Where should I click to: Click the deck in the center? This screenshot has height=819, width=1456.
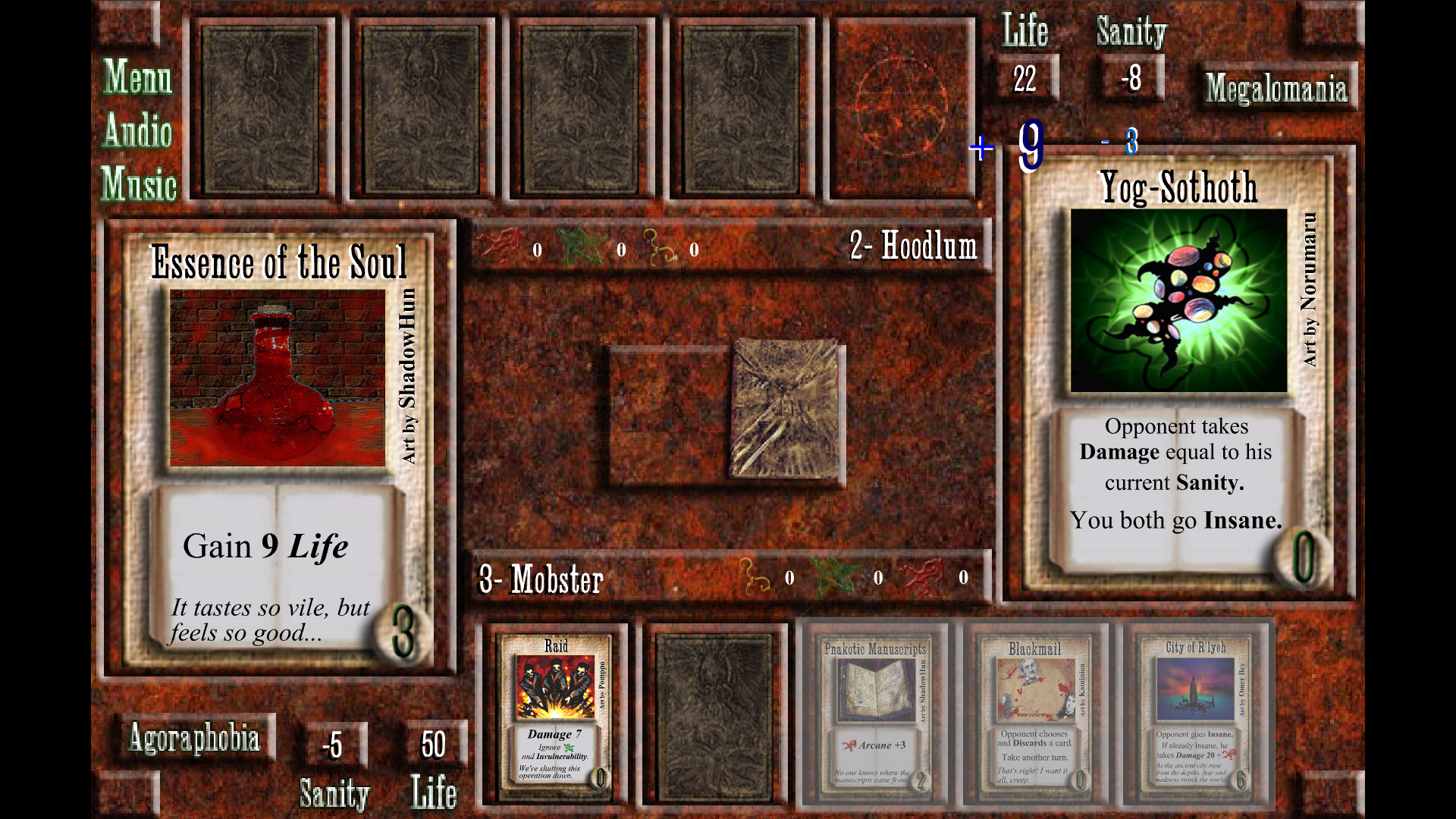pos(786,409)
